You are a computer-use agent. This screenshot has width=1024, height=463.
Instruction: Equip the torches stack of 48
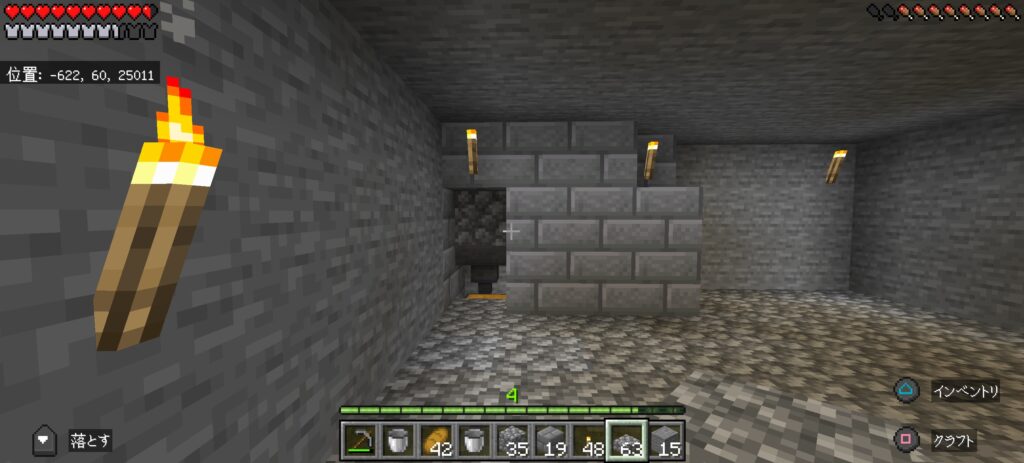click(x=589, y=439)
